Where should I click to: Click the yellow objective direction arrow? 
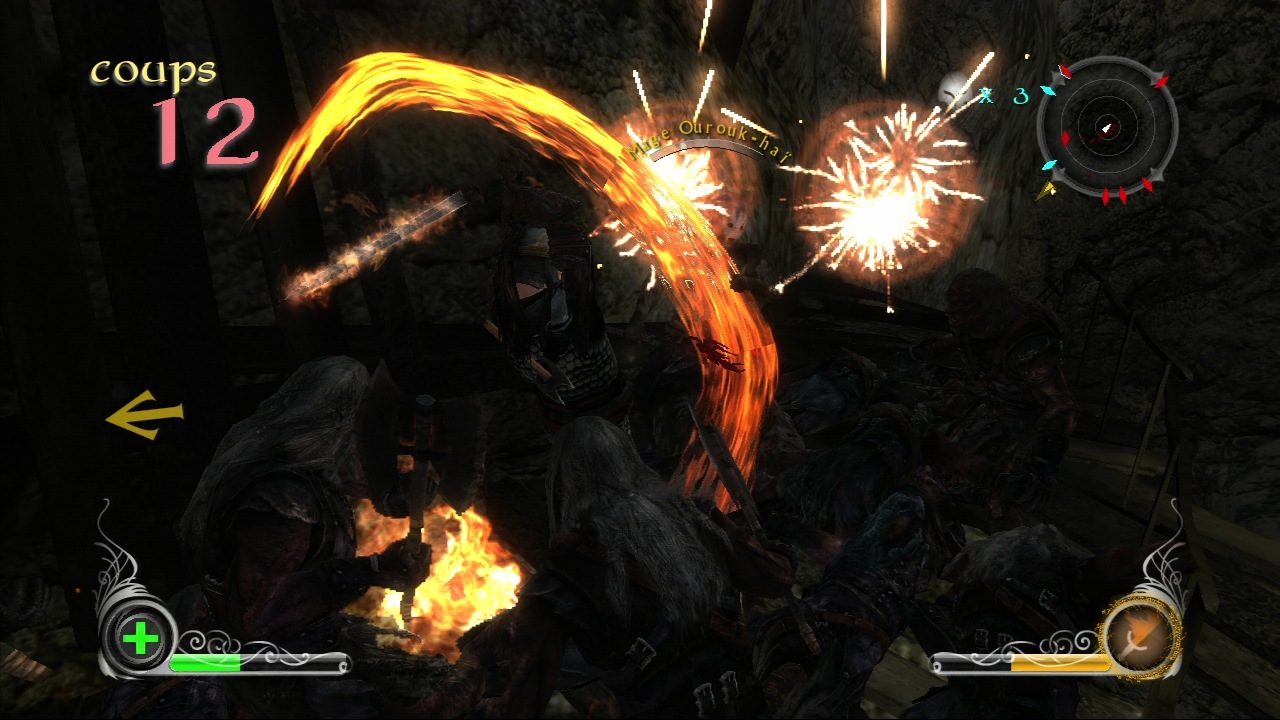pyautogui.click(x=144, y=414)
